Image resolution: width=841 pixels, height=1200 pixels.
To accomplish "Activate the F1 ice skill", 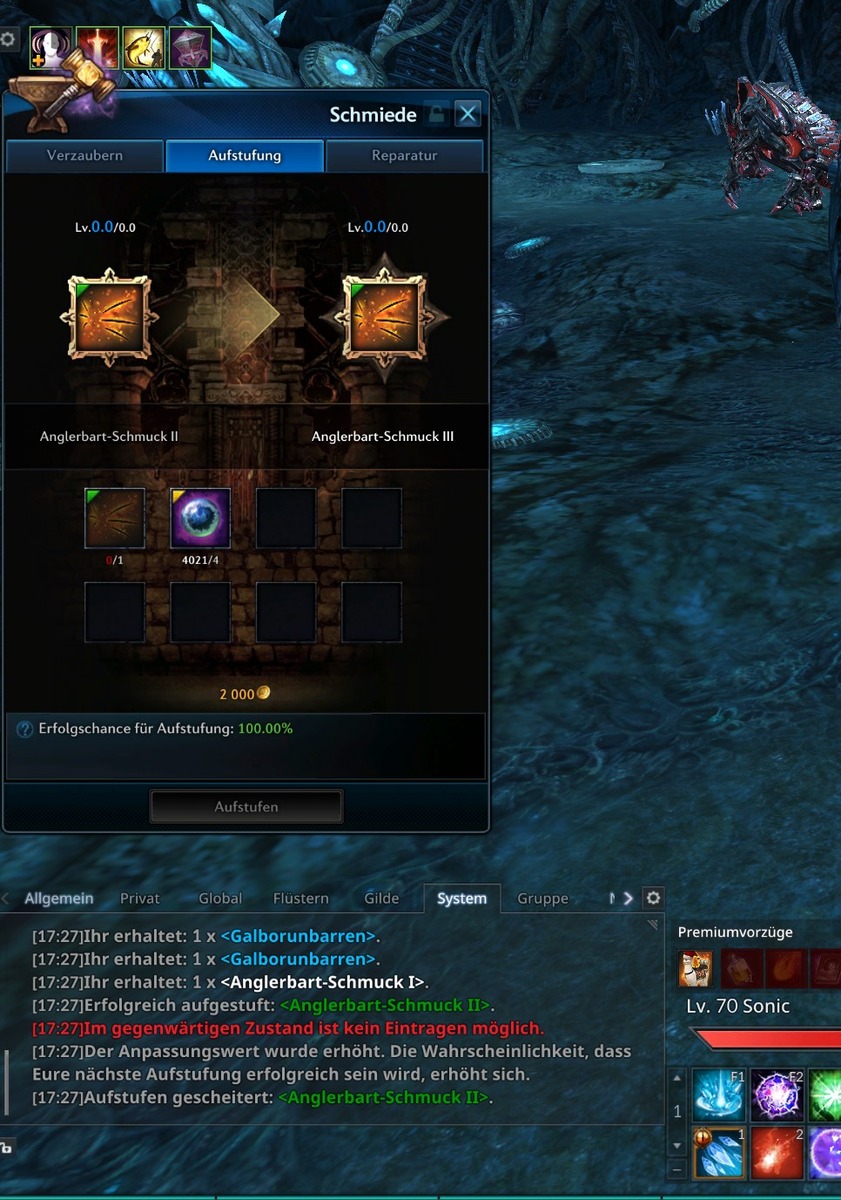I will click(x=719, y=1094).
